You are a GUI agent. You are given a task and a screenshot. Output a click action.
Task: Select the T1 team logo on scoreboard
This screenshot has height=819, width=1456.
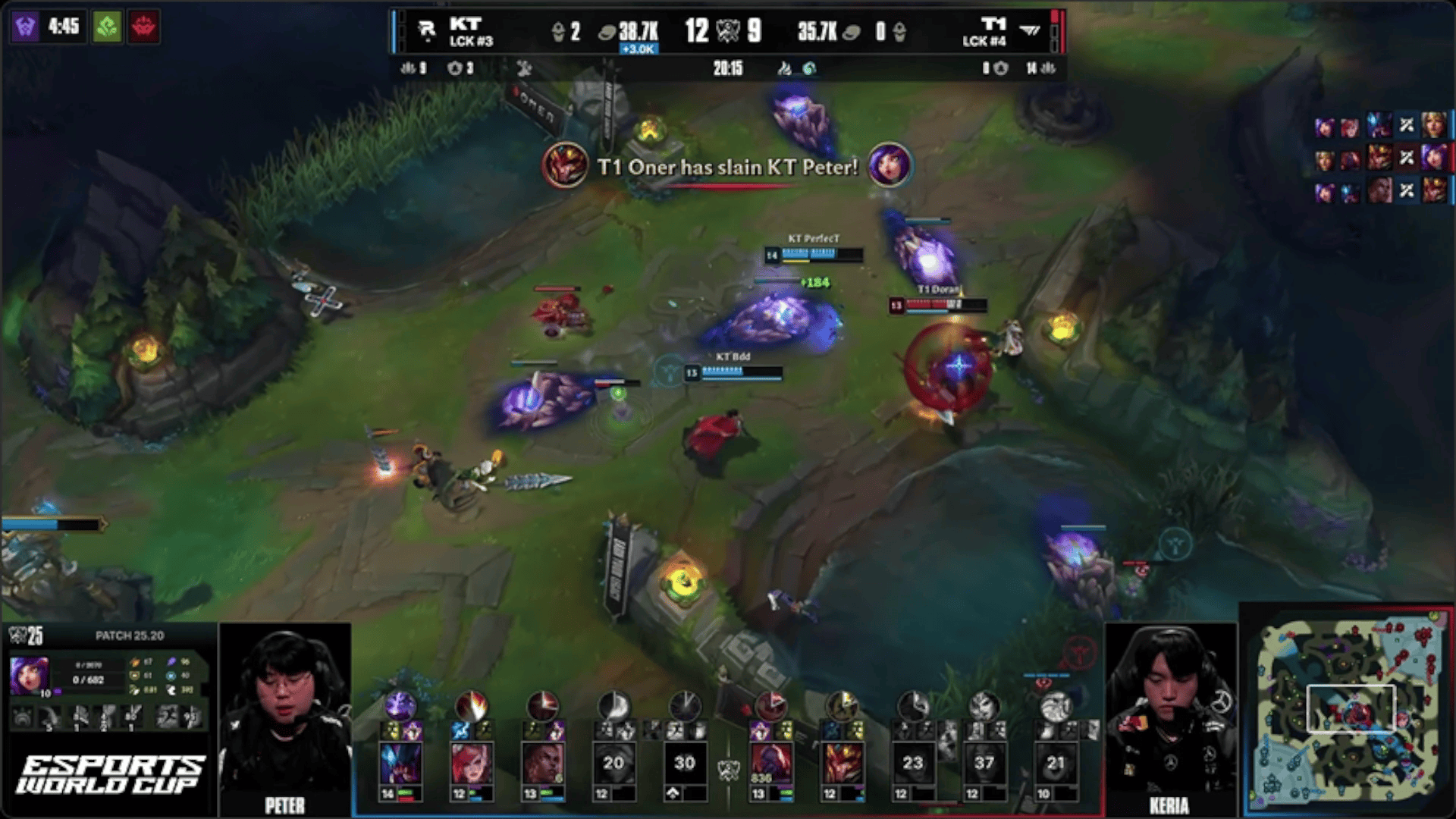[1030, 30]
